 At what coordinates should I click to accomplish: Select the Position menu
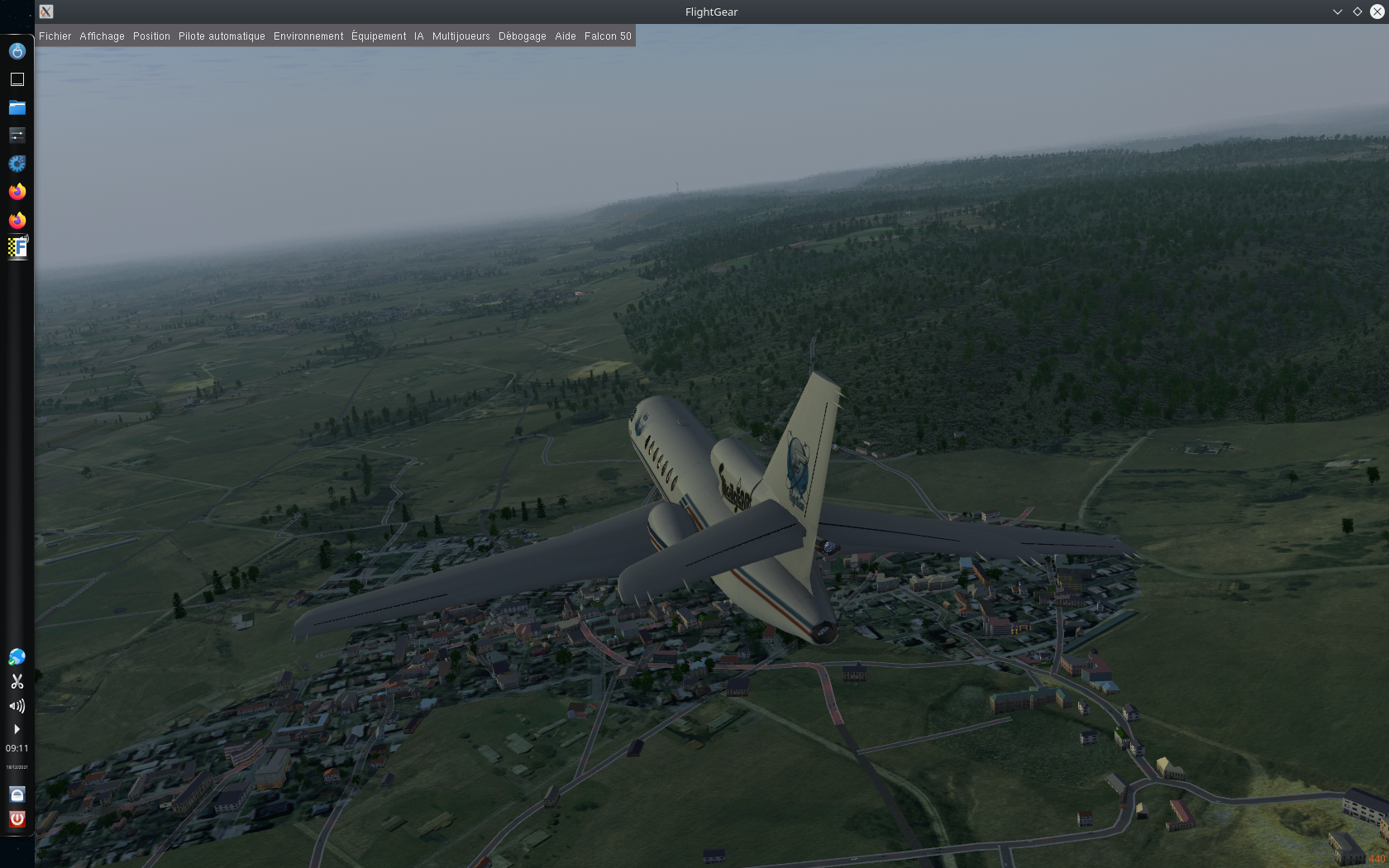click(x=151, y=36)
